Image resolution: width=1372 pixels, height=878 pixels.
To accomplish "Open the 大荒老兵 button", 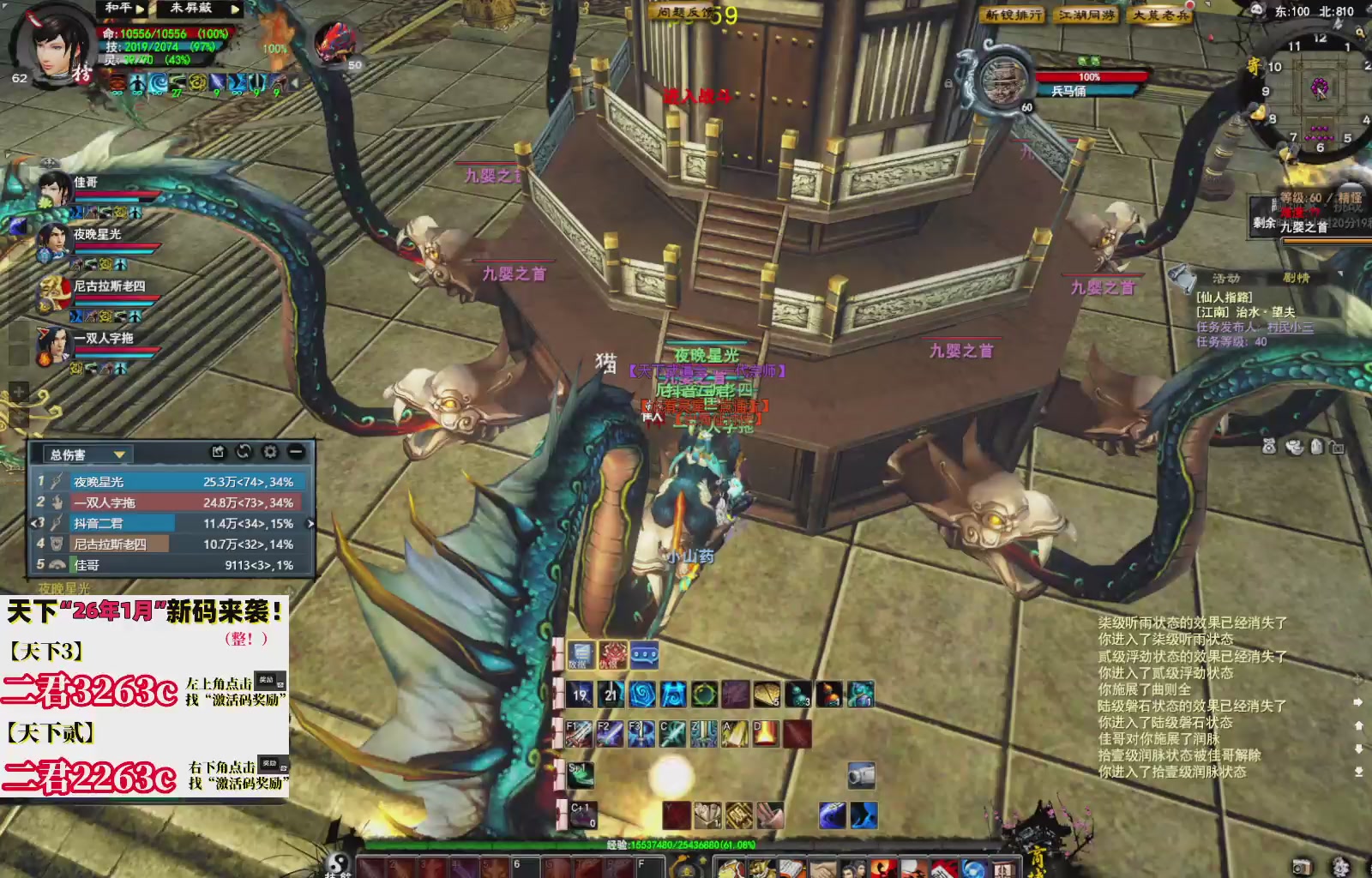I will tap(1160, 15).
